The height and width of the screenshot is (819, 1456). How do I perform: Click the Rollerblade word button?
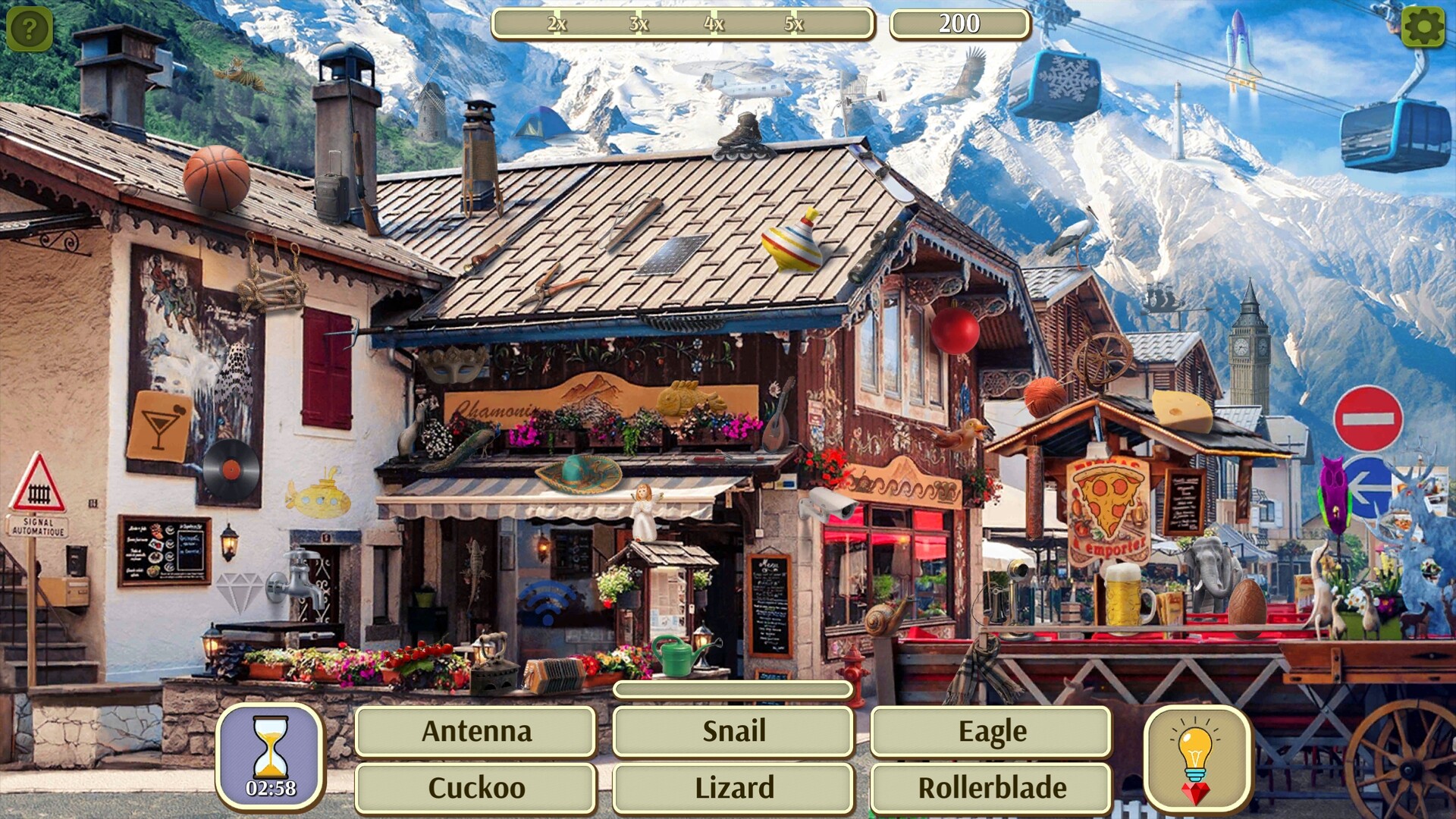(992, 787)
